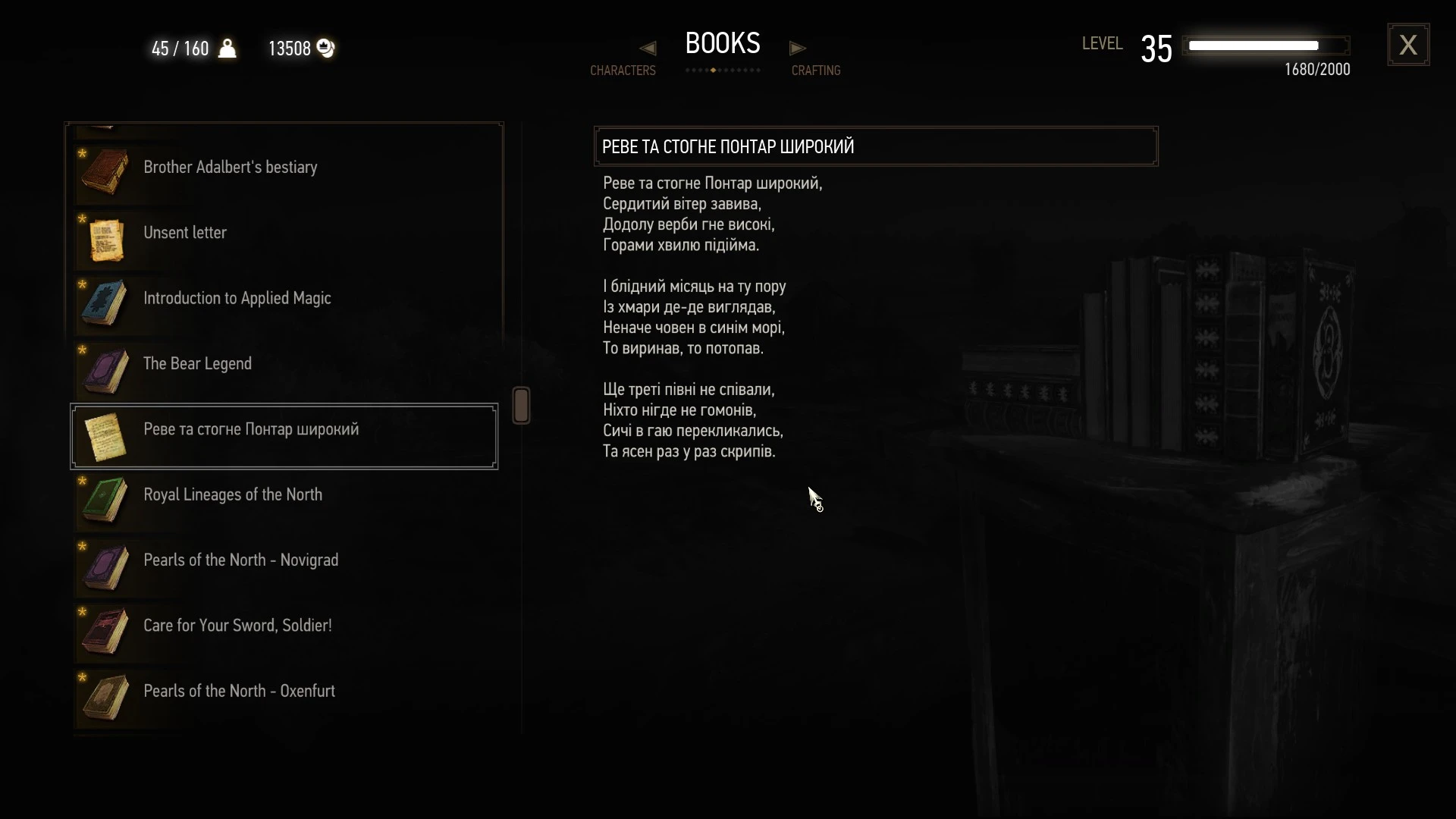Open Brother Adalbert's bestiary
Viewport: 1456px width, 819px height.
(230, 168)
